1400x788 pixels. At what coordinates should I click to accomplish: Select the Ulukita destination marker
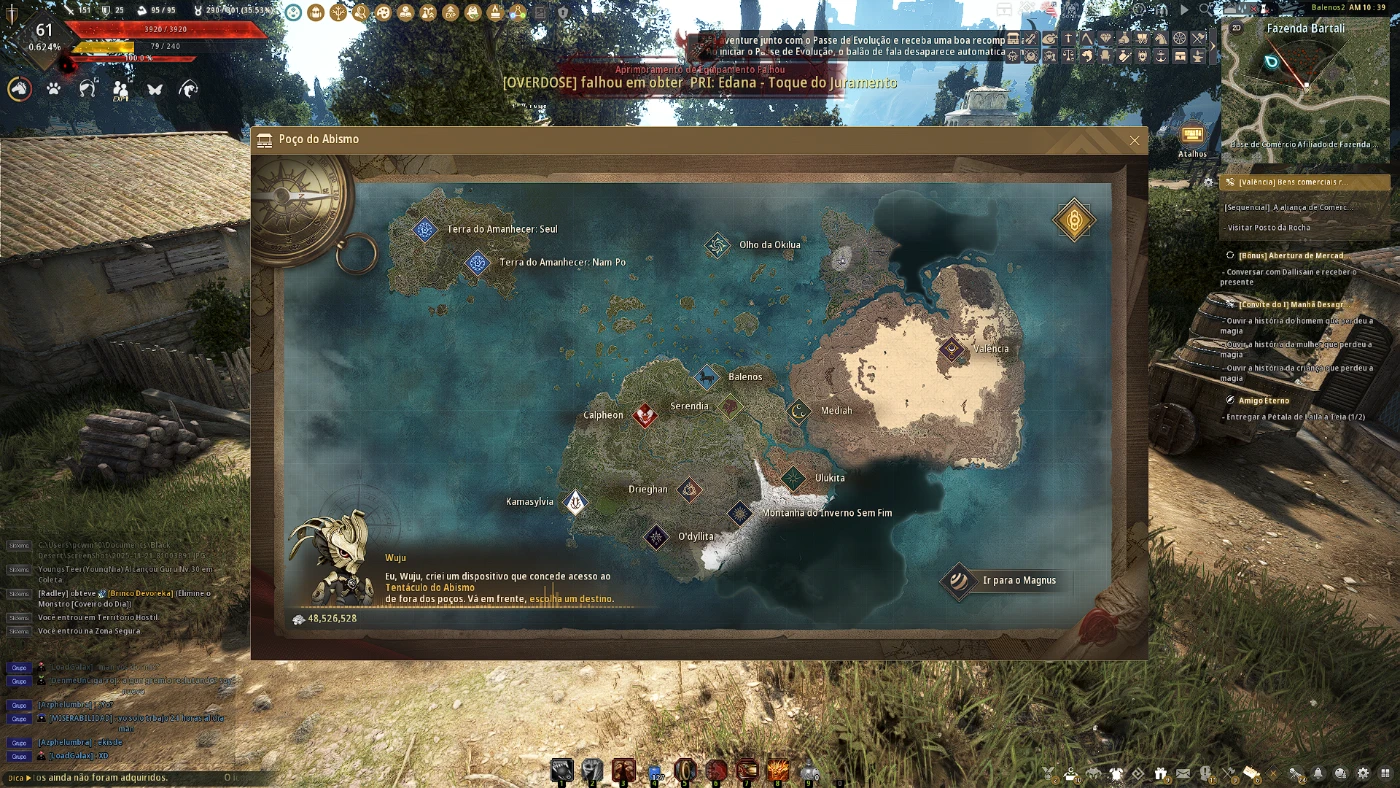pyautogui.click(x=793, y=478)
